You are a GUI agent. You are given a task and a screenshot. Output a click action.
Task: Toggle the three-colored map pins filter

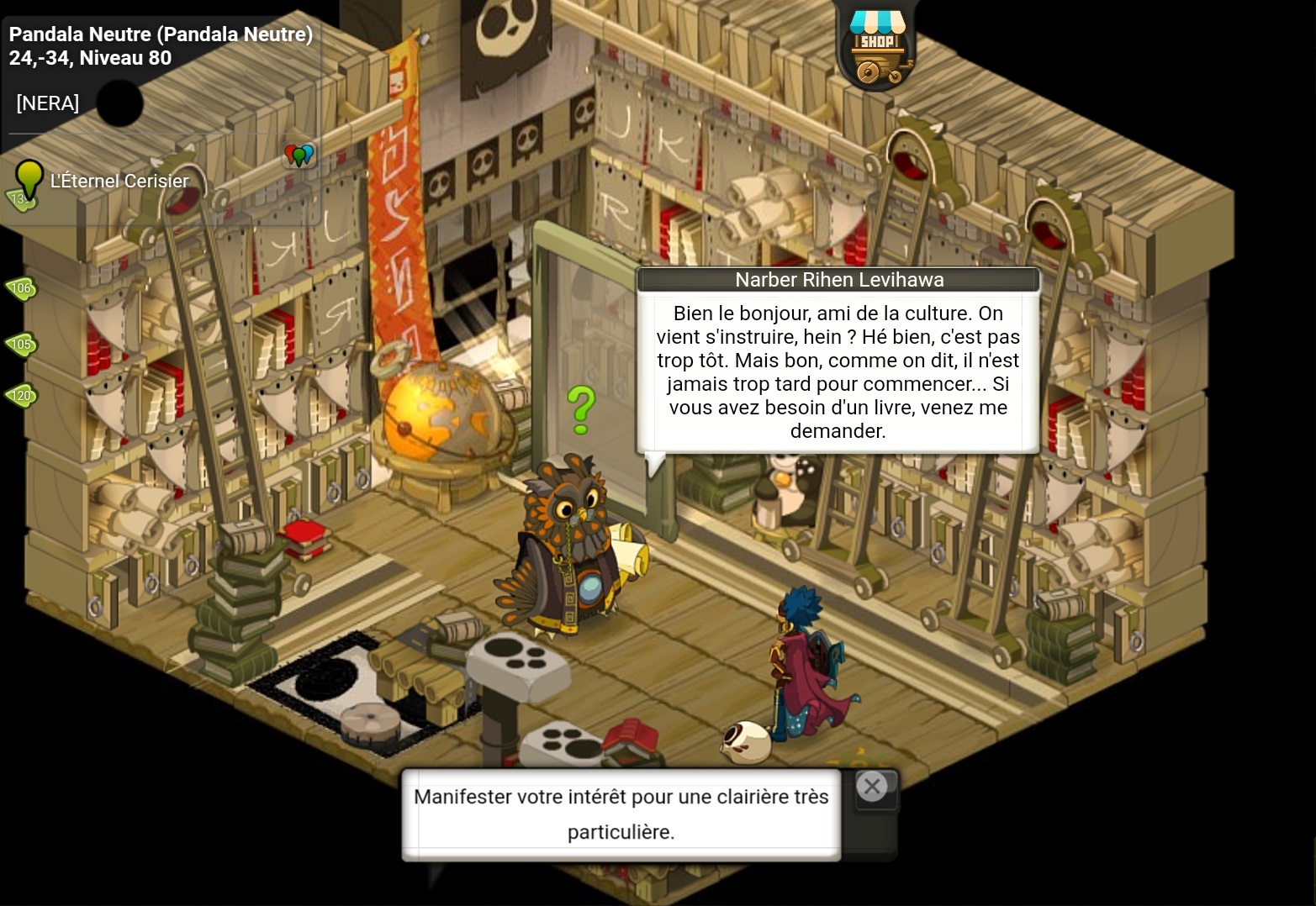click(299, 155)
